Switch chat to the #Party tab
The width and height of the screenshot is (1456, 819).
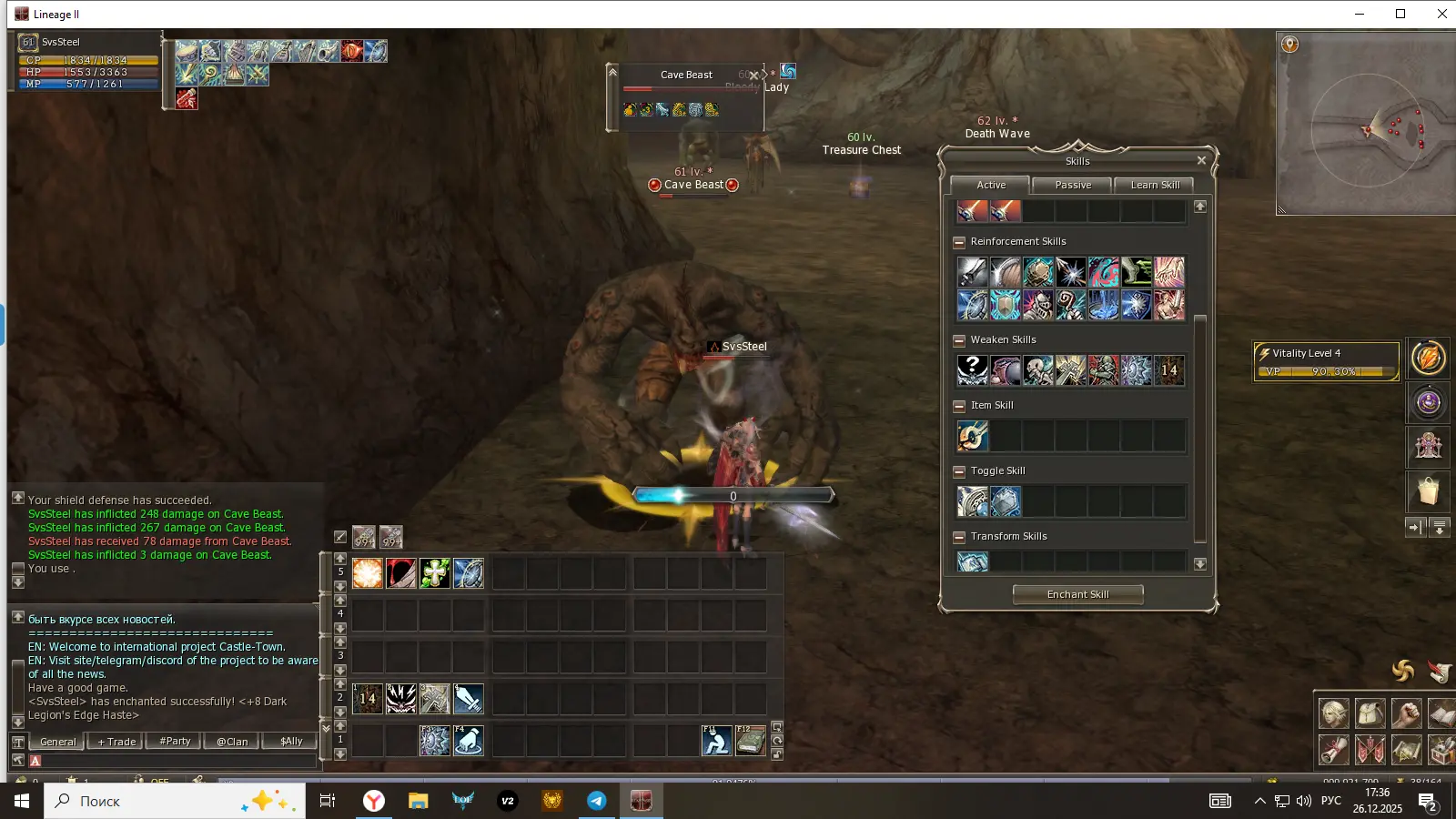[175, 742]
